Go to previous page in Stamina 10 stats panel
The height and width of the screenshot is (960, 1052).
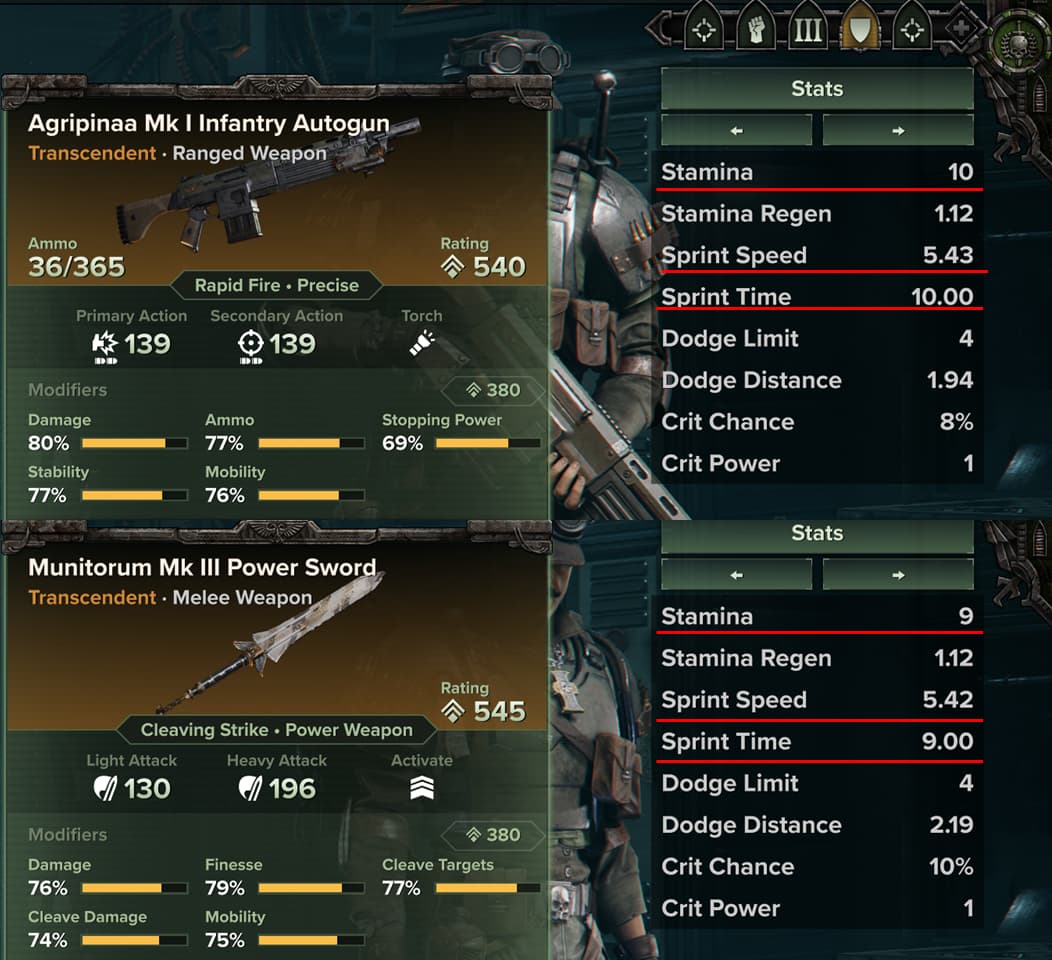click(x=736, y=130)
